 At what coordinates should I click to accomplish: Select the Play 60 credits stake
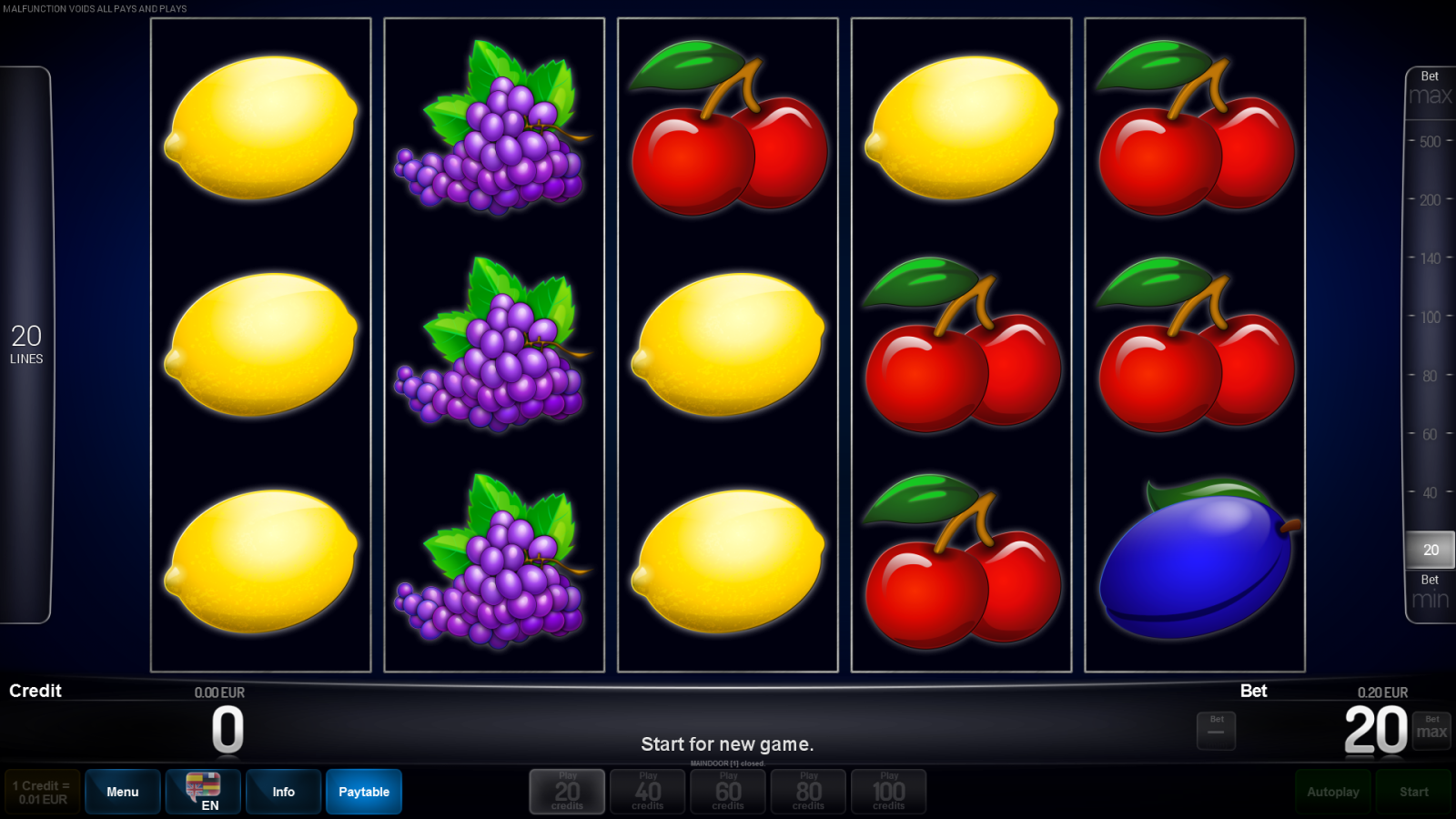(728, 791)
